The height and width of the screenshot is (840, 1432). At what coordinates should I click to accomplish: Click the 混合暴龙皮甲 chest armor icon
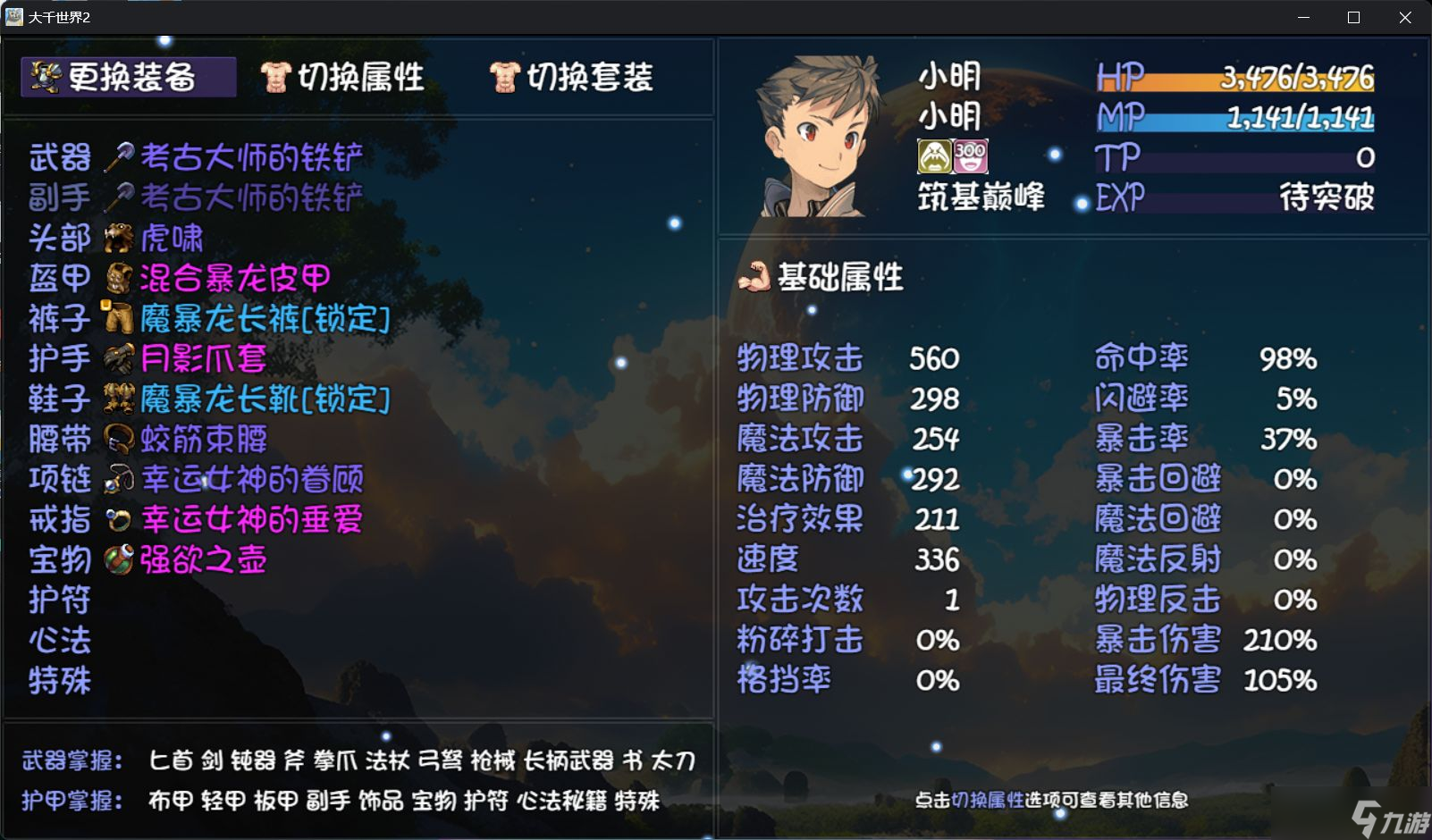[120, 277]
